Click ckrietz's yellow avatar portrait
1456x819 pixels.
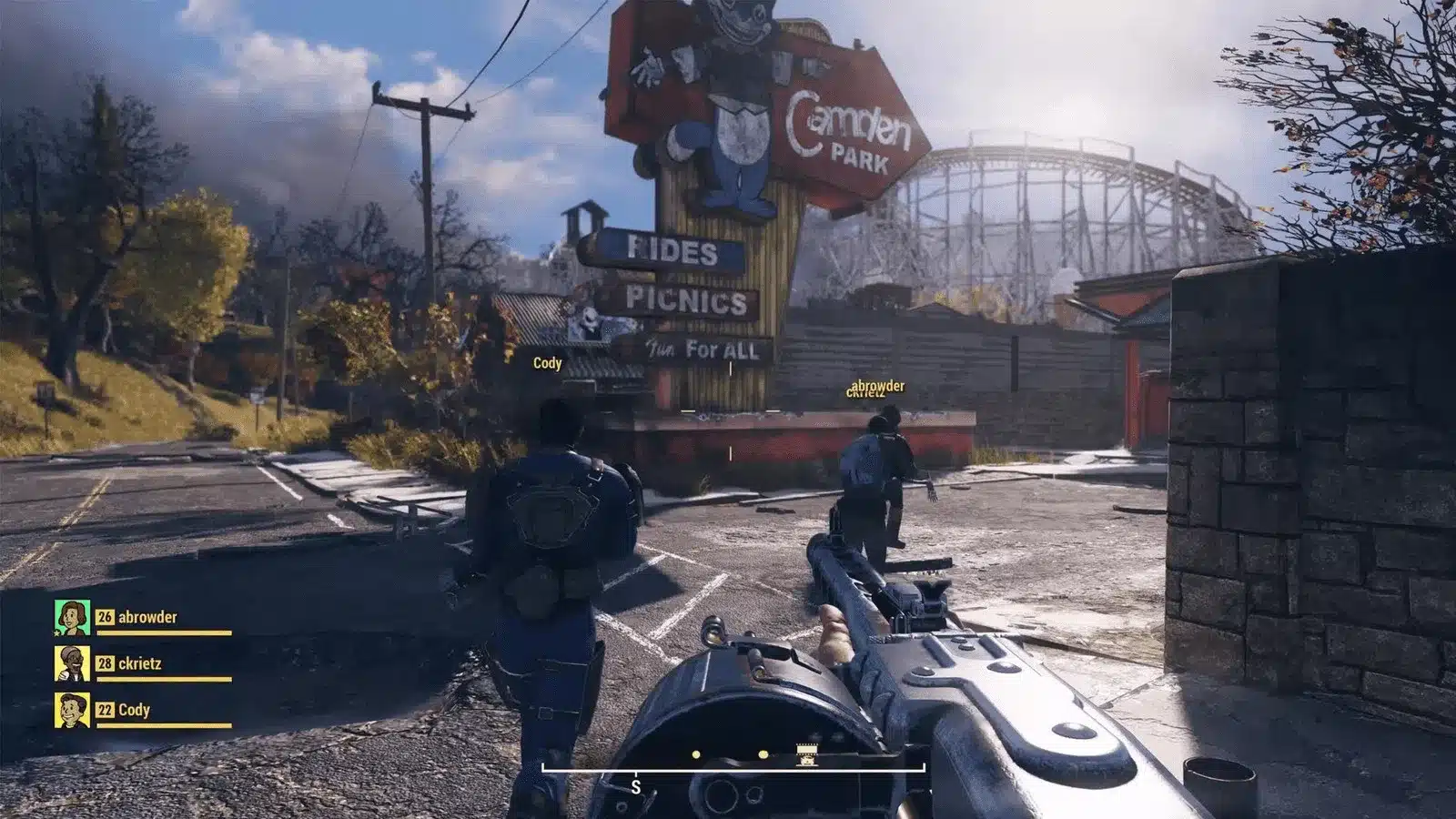tap(72, 664)
